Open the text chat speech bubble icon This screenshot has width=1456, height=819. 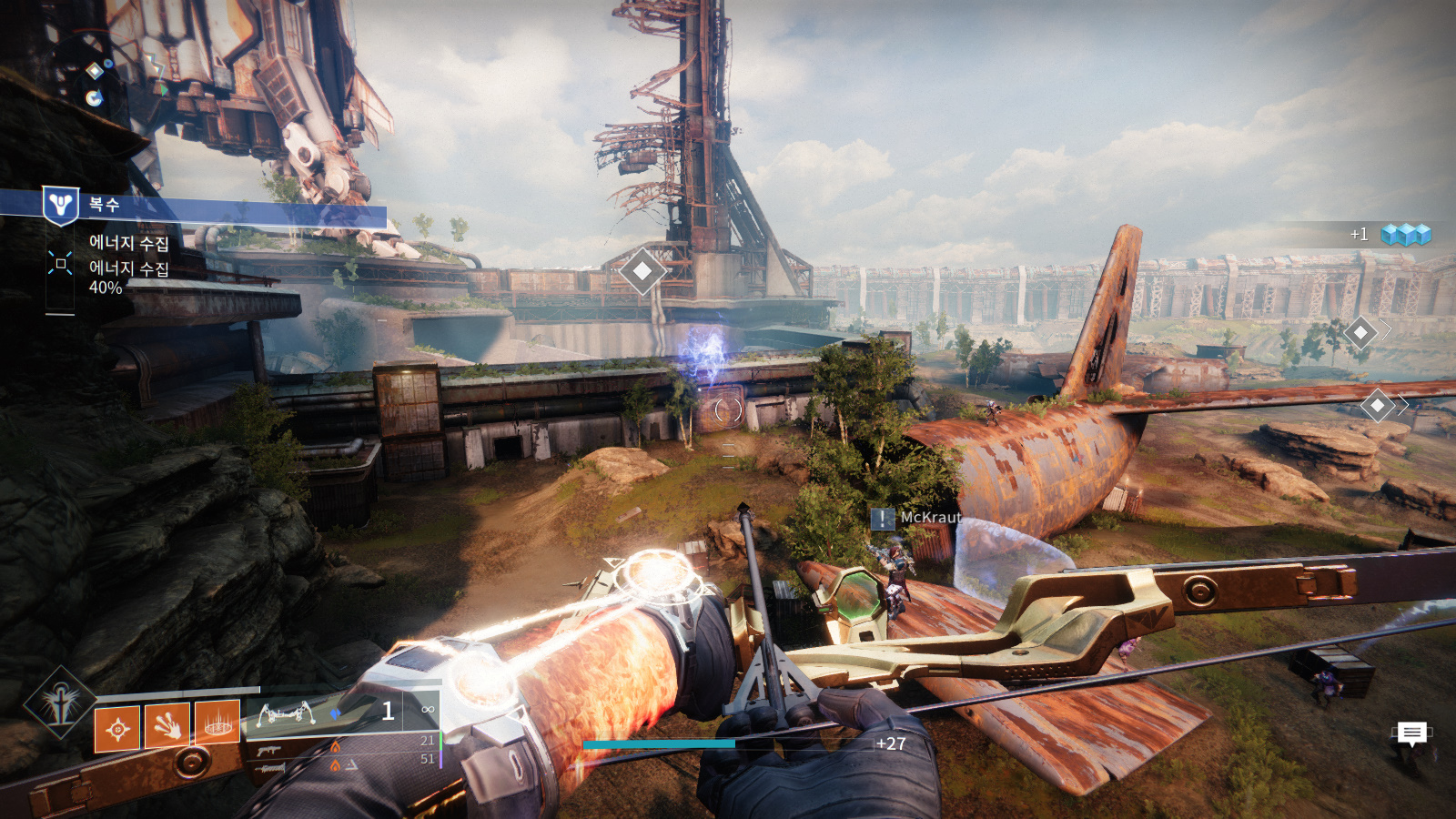pyautogui.click(x=1411, y=733)
